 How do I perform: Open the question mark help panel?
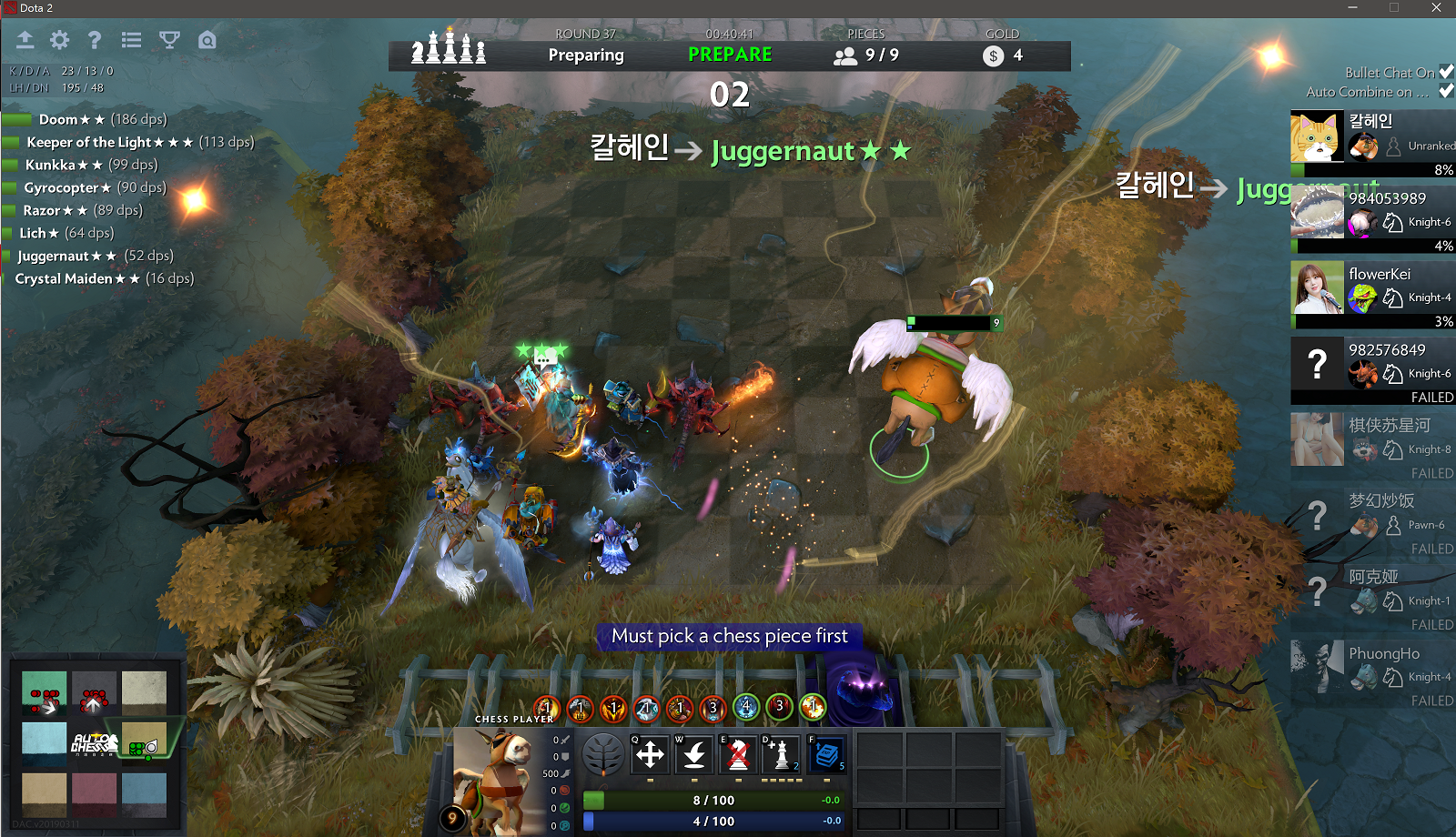tap(95, 40)
